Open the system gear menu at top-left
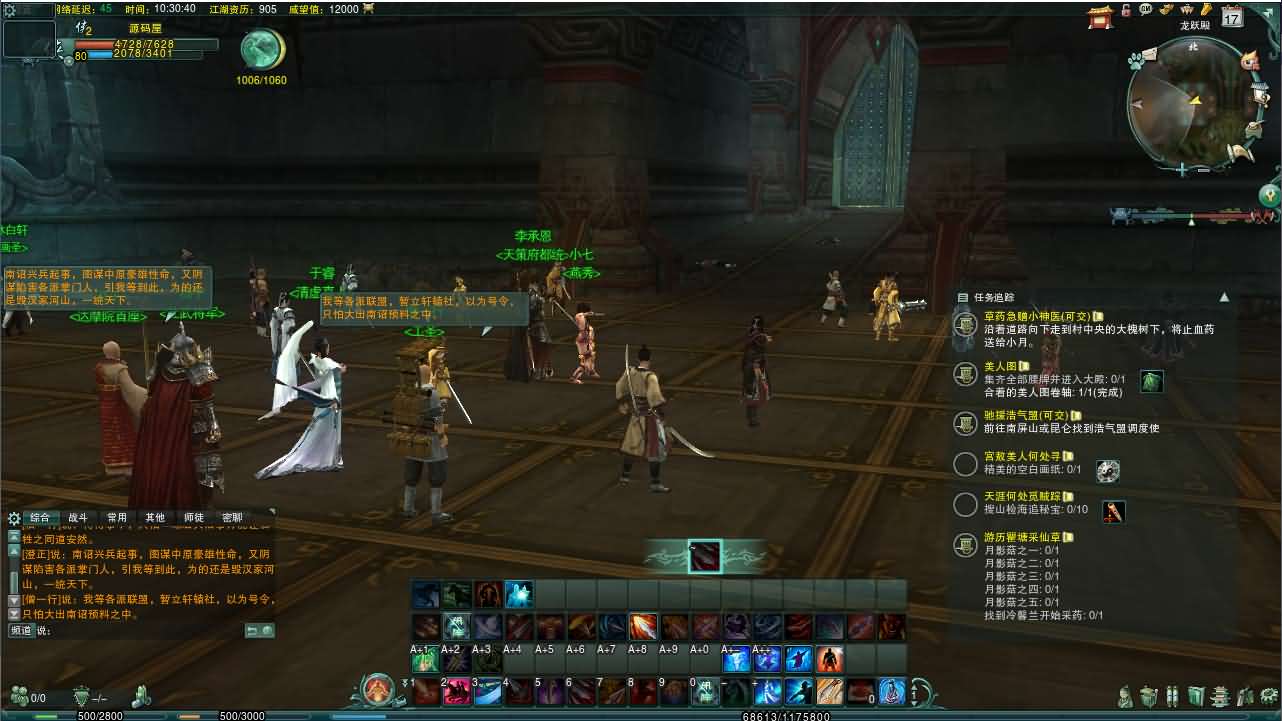The image size is (1282, 721). pos(10,10)
